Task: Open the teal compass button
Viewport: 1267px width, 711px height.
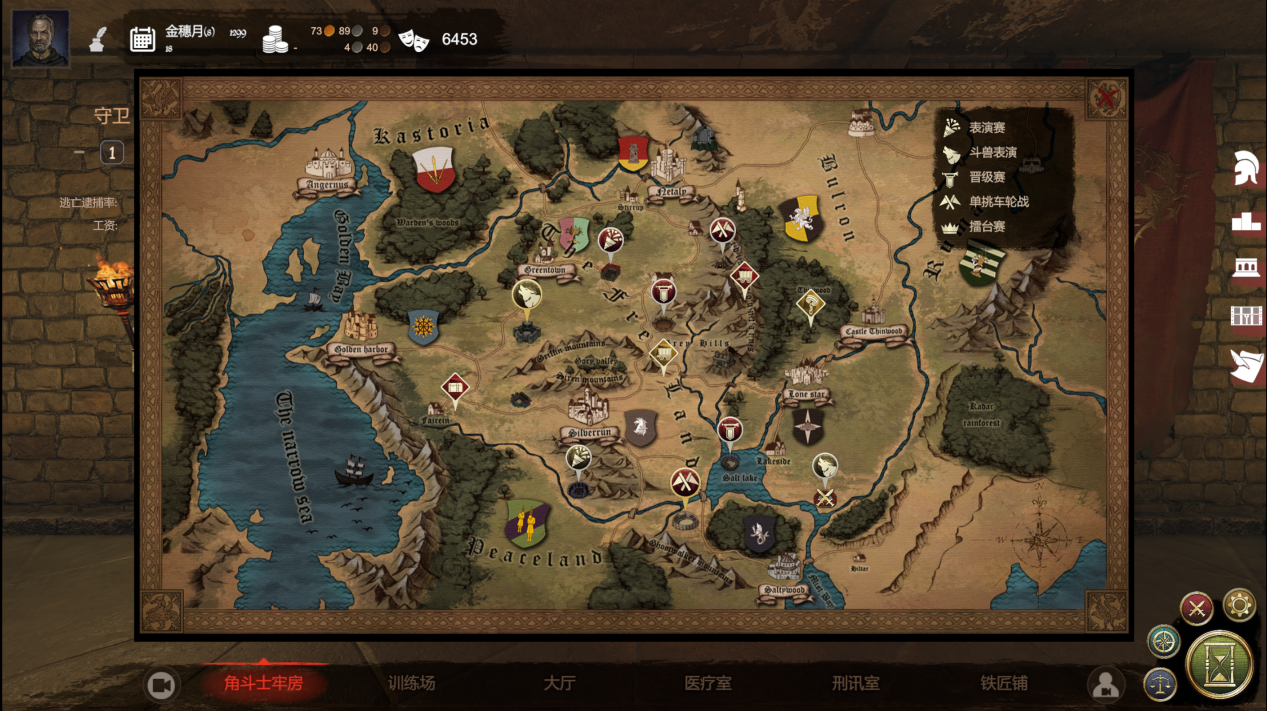Action: point(1164,641)
